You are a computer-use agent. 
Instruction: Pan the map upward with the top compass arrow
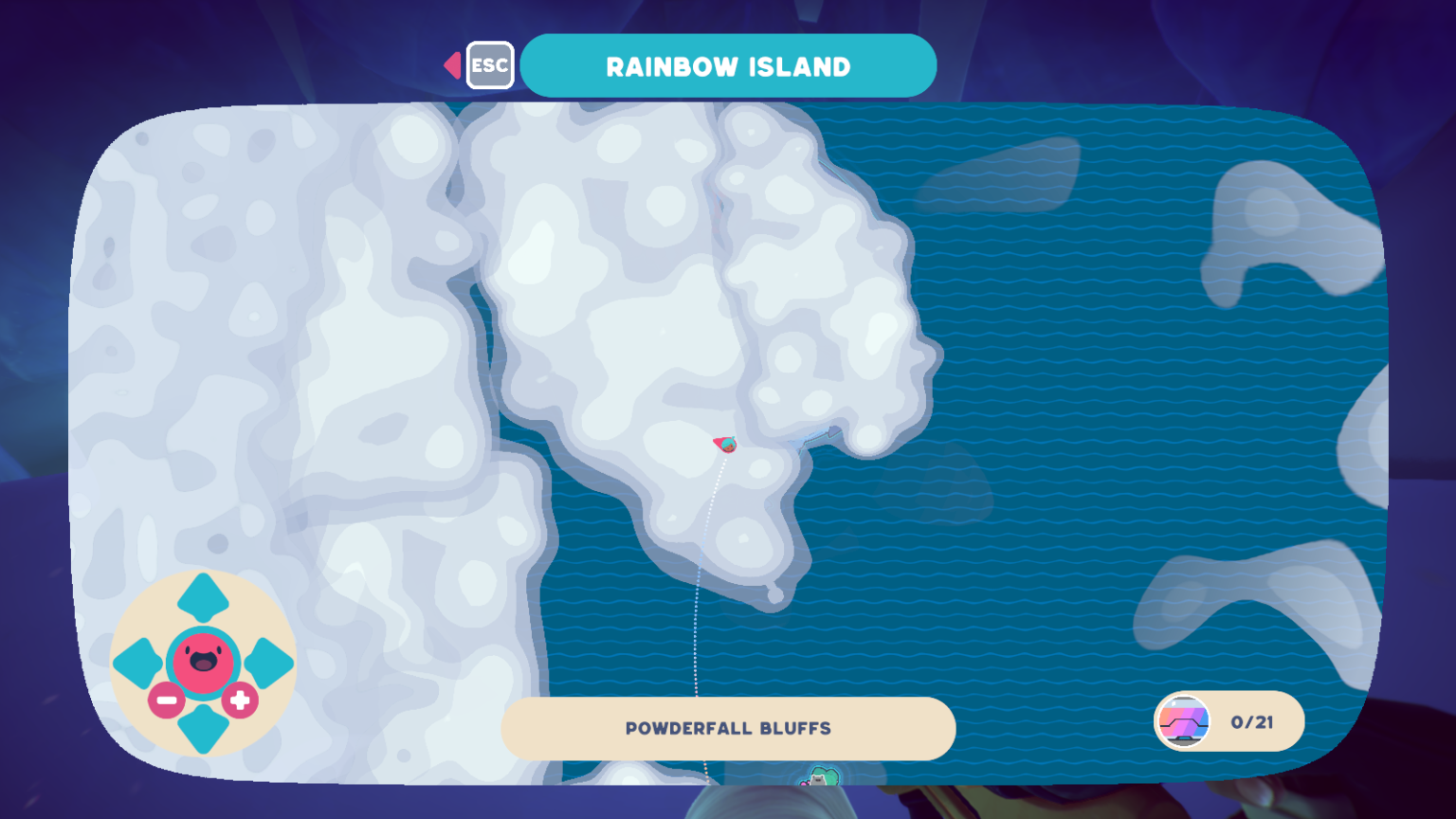pyautogui.click(x=202, y=597)
